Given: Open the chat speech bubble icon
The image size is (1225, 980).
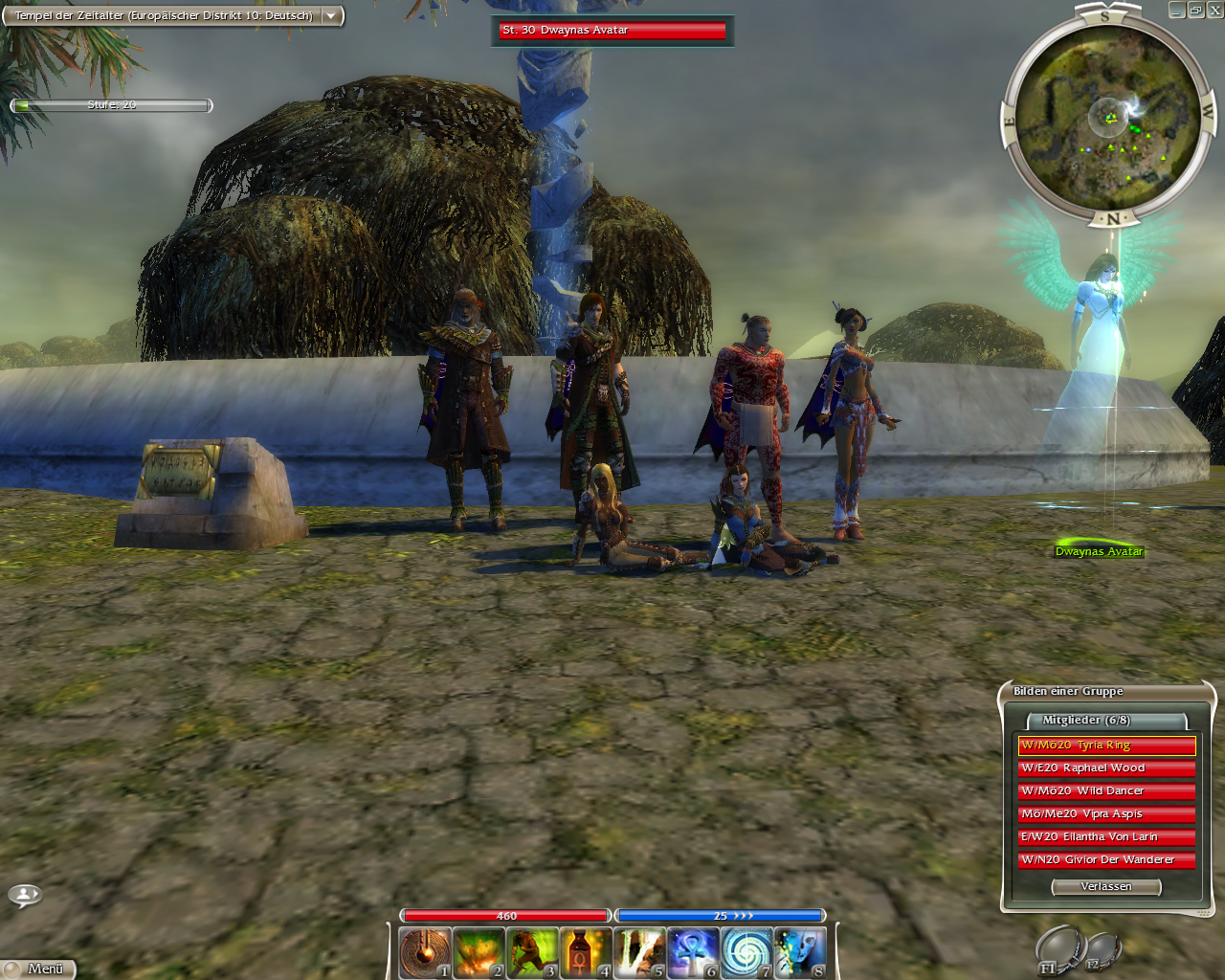Looking at the screenshot, I should pyautogui.click(x=24, y=896).
